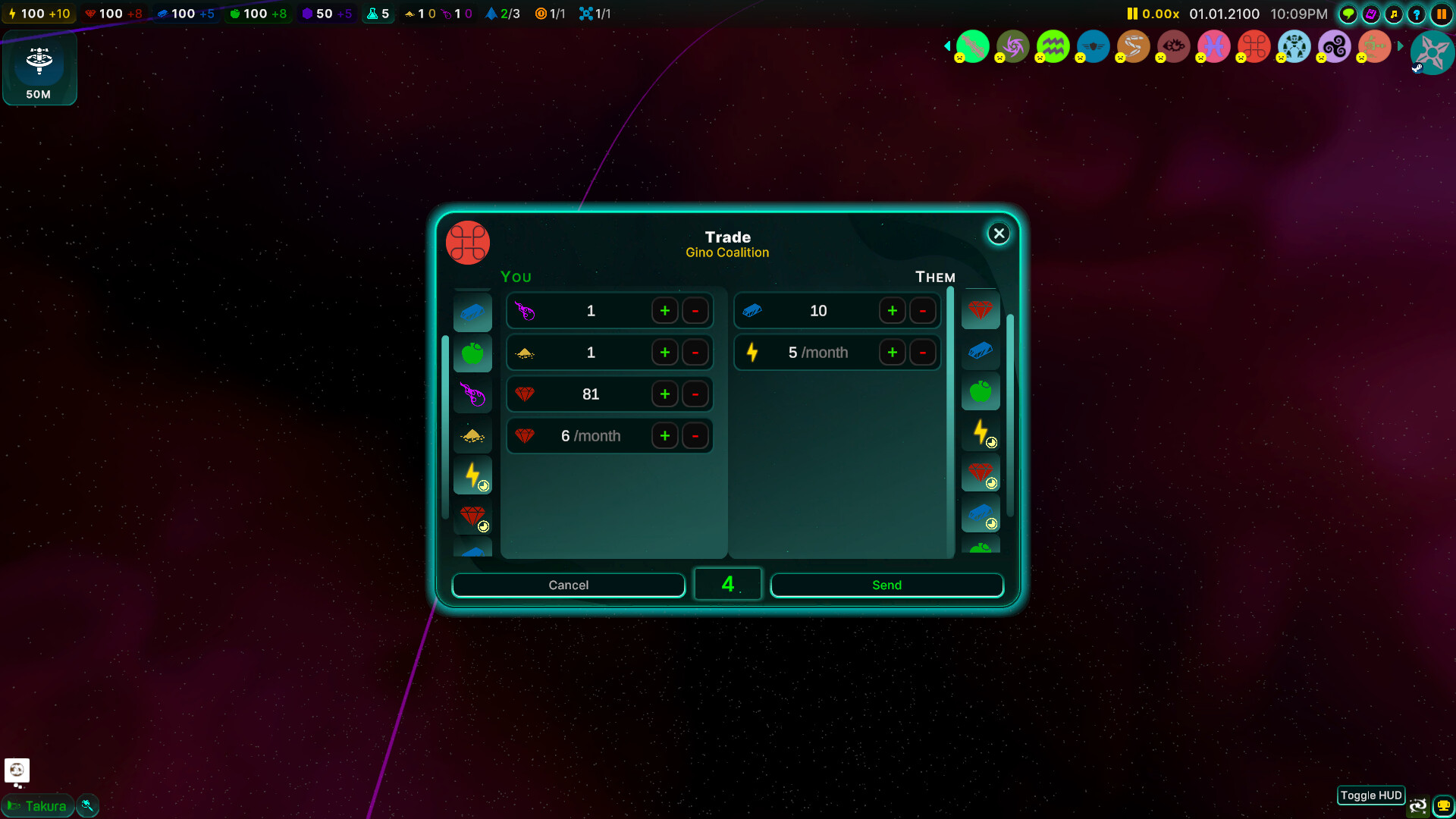Screen dimensions: 1456x819
Task: Select the blue monthly metal icon in Them column
Action: click(981, 514)
